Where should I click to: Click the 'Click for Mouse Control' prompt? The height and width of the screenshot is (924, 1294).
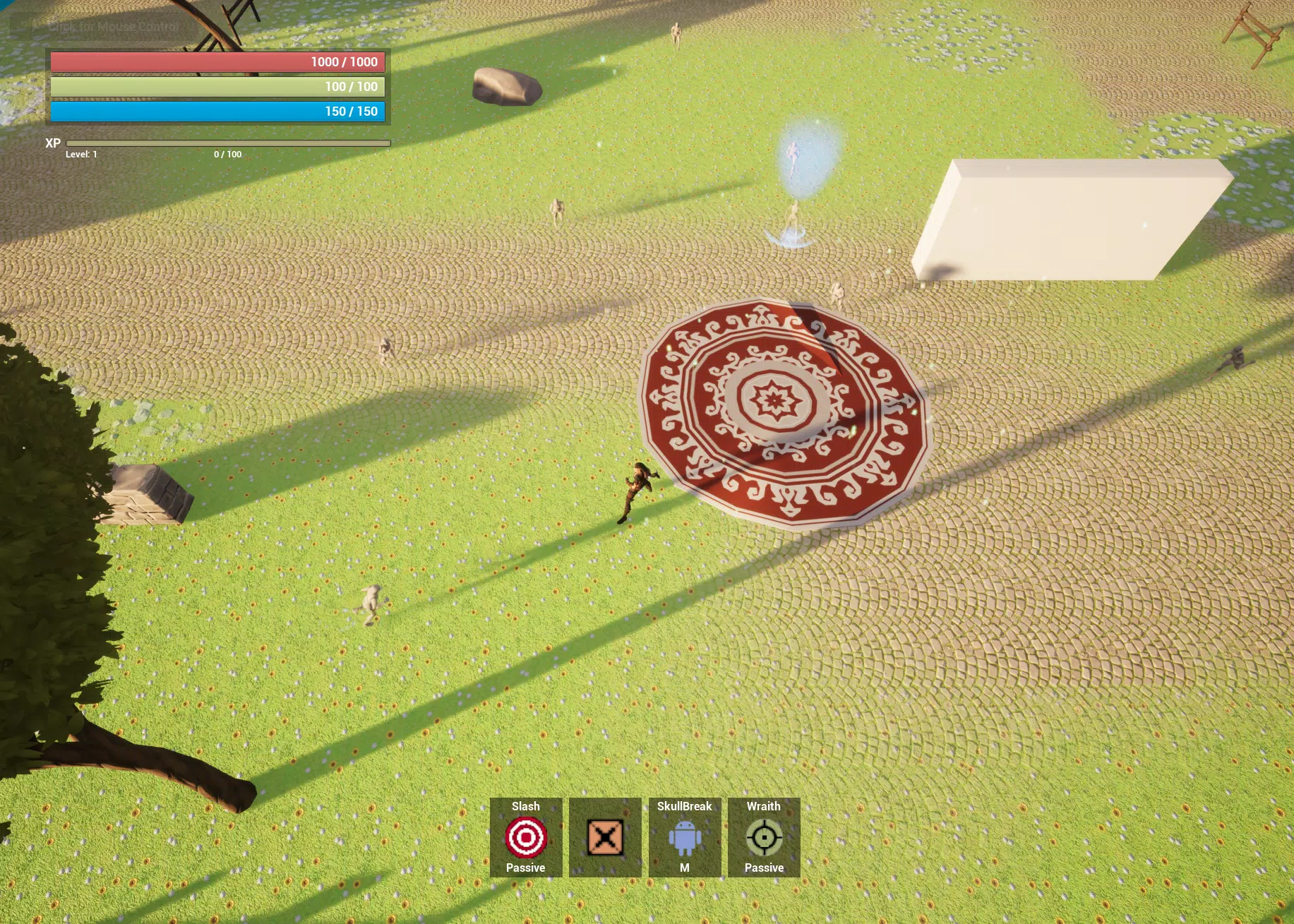tap(113, 27)
